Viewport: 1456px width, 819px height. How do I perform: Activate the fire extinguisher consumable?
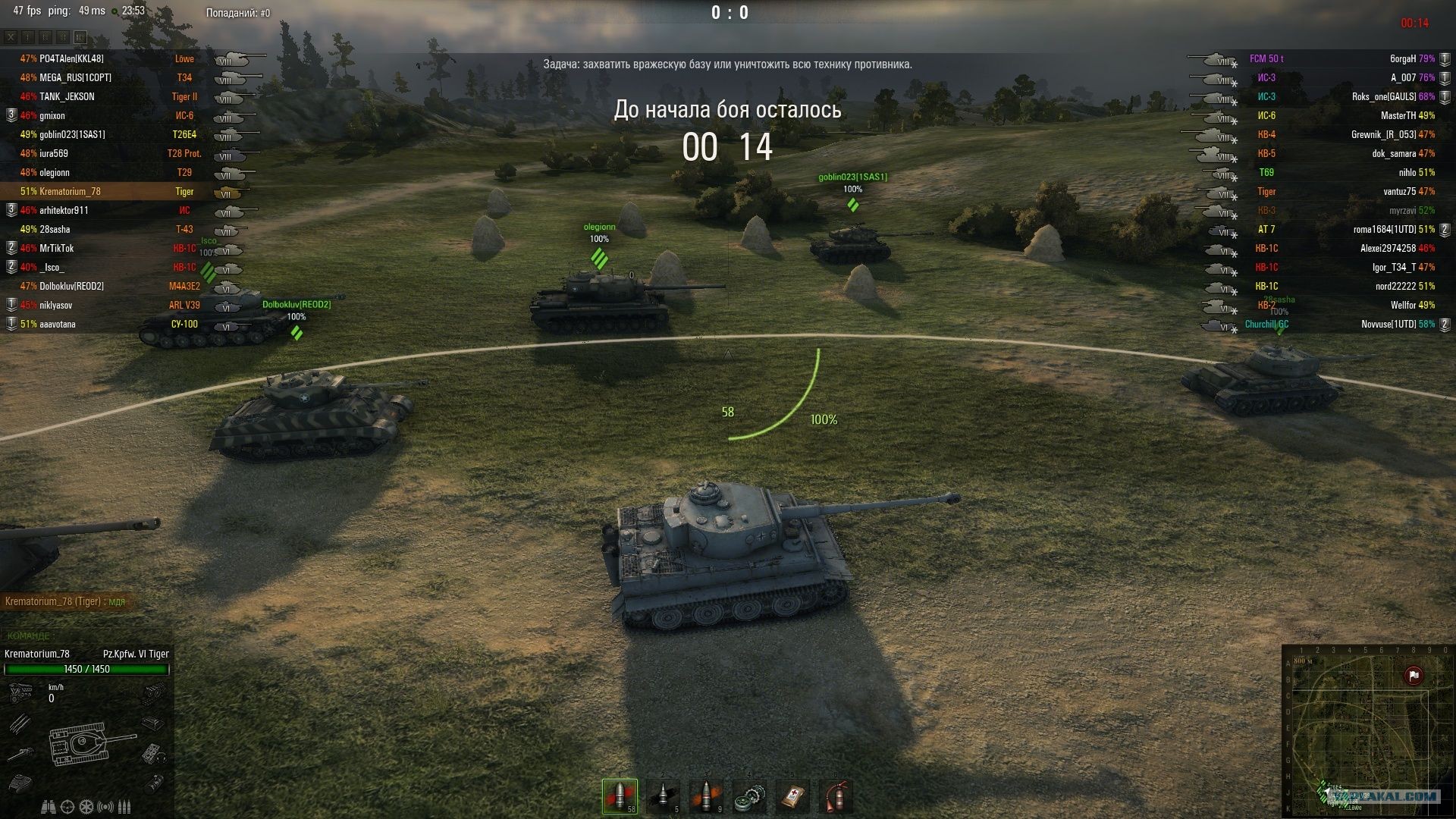[836, 796]
